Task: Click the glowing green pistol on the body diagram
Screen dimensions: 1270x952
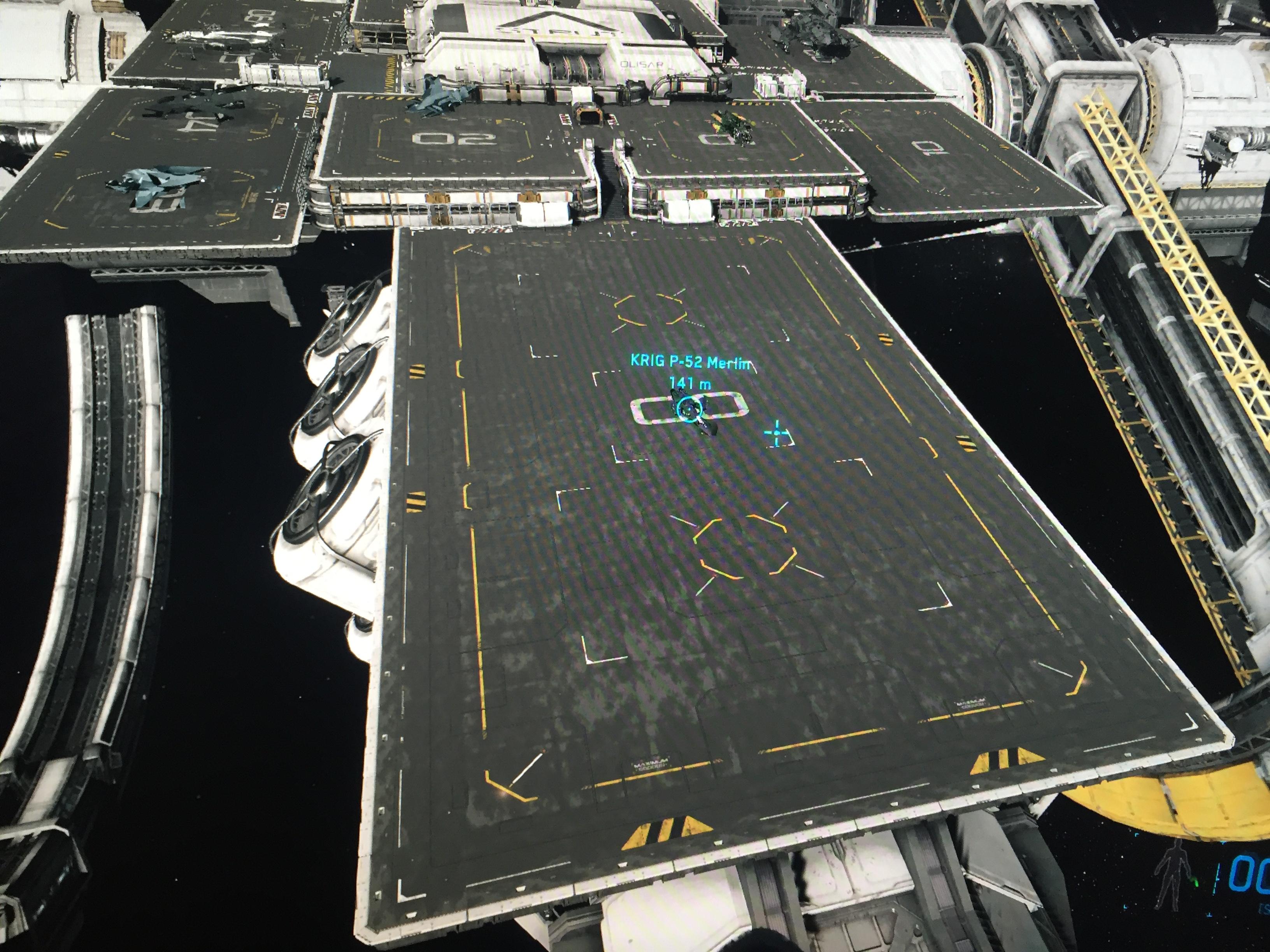Action: tap(1194, 882)
